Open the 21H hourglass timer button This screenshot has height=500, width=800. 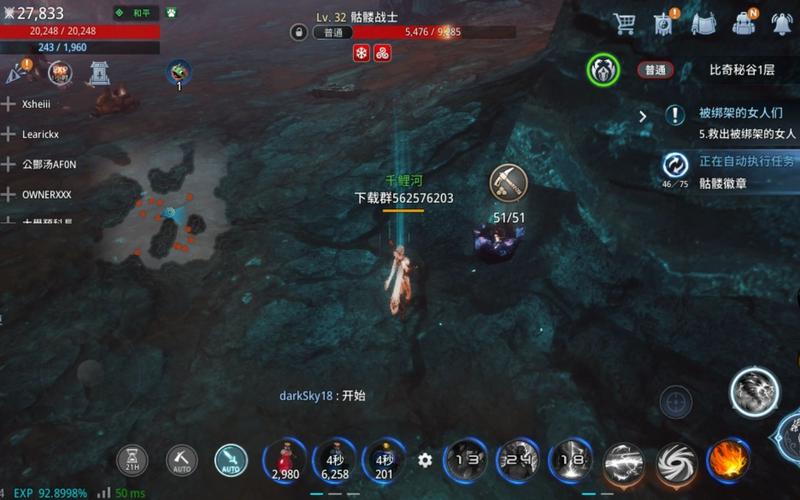click(132, 461)
